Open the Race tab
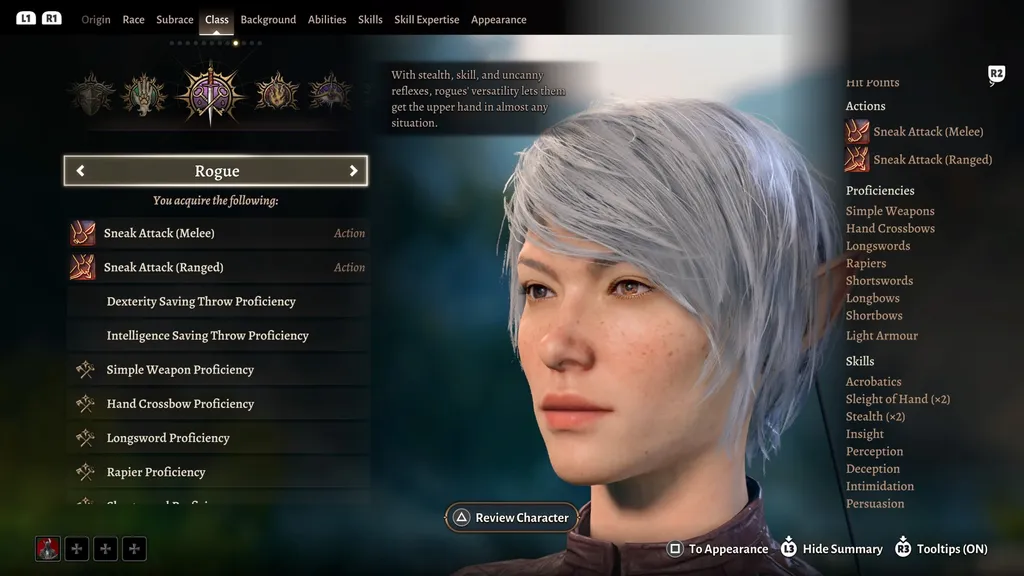The height and width of the screenshot is (576, 1024). (x=133, y=20)
